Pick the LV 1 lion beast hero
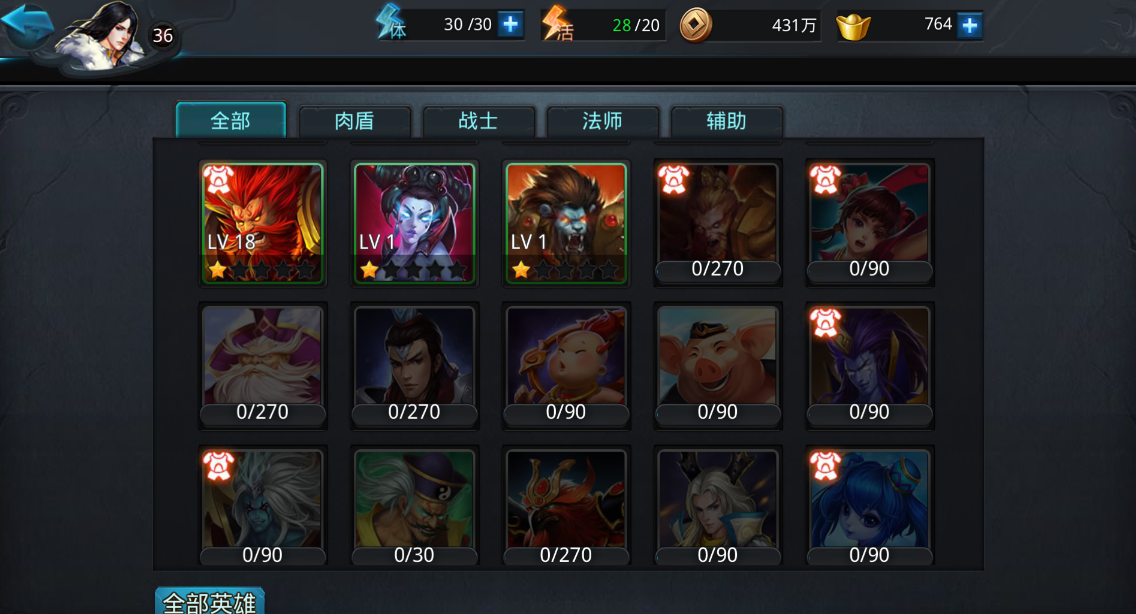Image resolution: width=1136 pixels, height=614 pixels. tap(566, 224)
